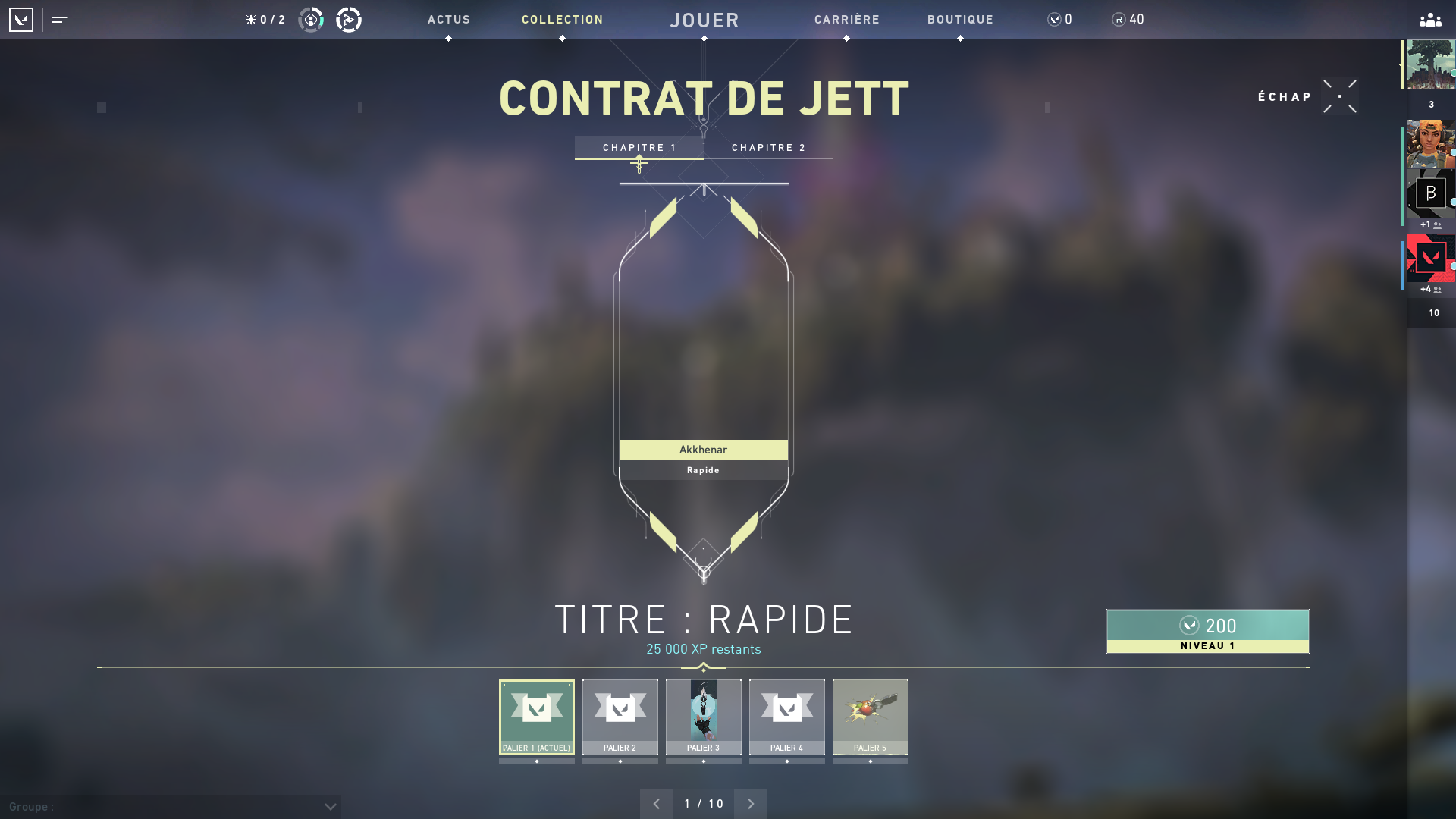
Task: Click the 25 000 XP restants progress indicator
Action: click(x=704, y=649)
